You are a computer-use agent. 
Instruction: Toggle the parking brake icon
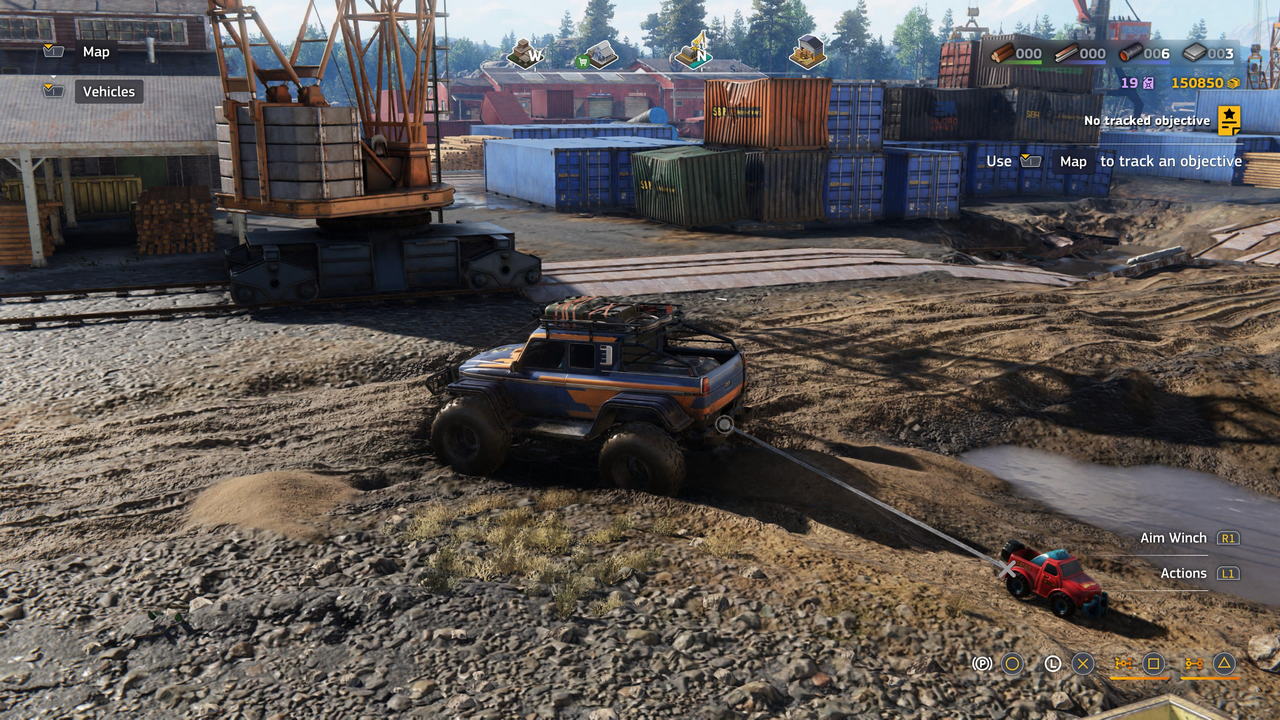point(982,663)
